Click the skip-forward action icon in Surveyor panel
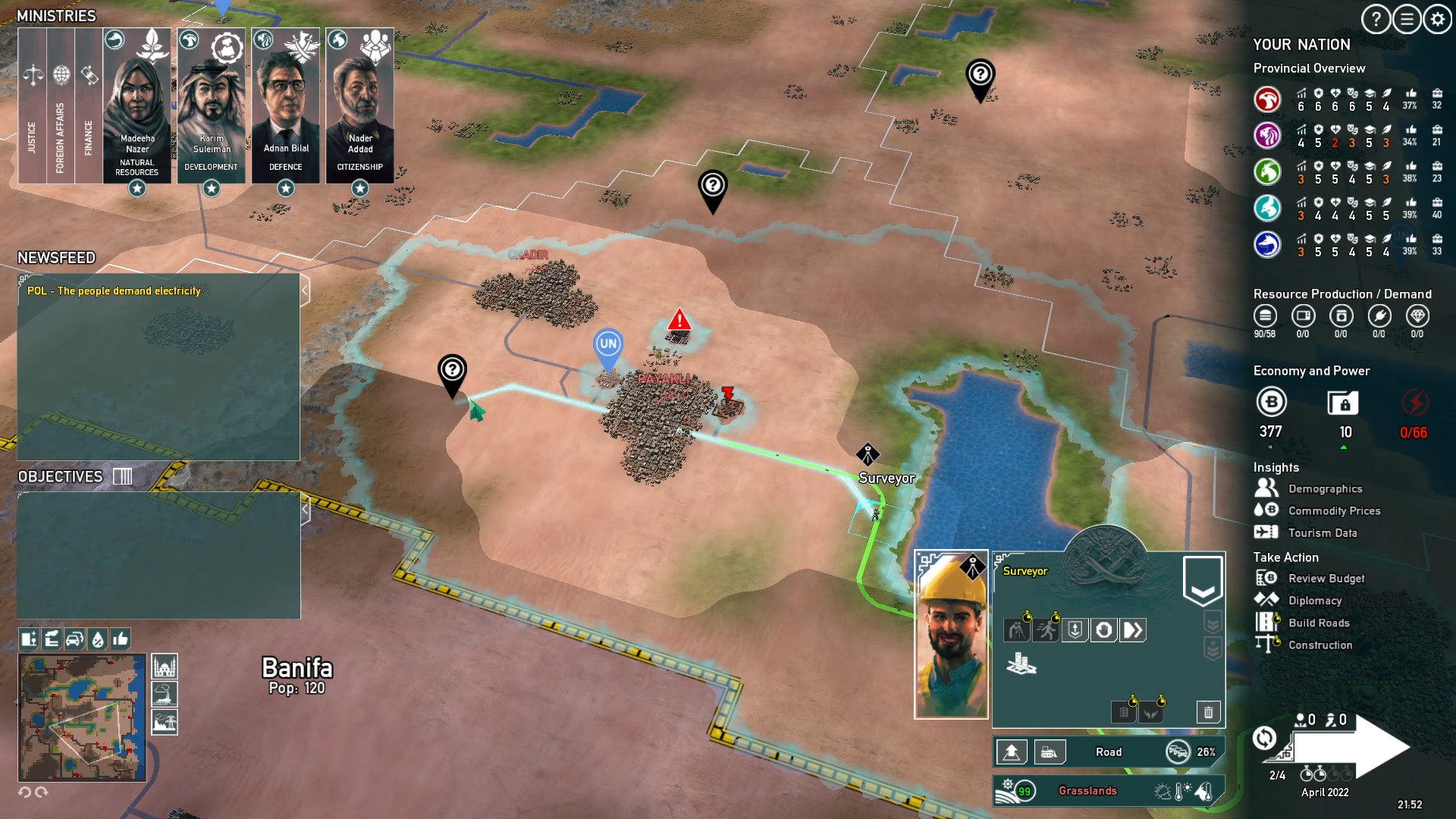Screen dimensions: 1456x819 click(x=1132, y=629)
